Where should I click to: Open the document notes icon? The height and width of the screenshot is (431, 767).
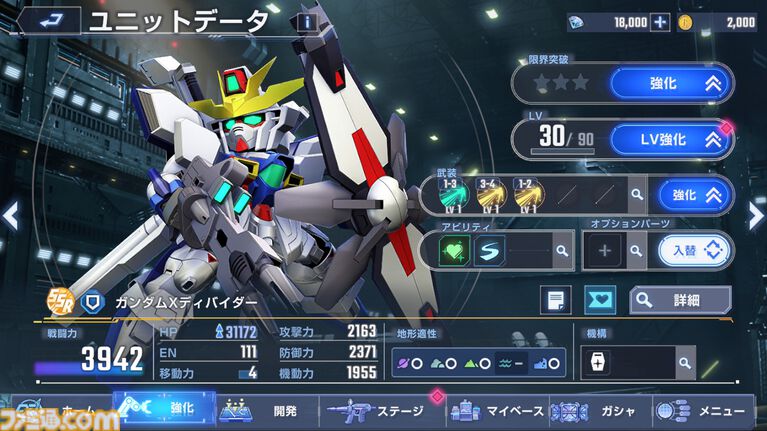tap(555, 299)
